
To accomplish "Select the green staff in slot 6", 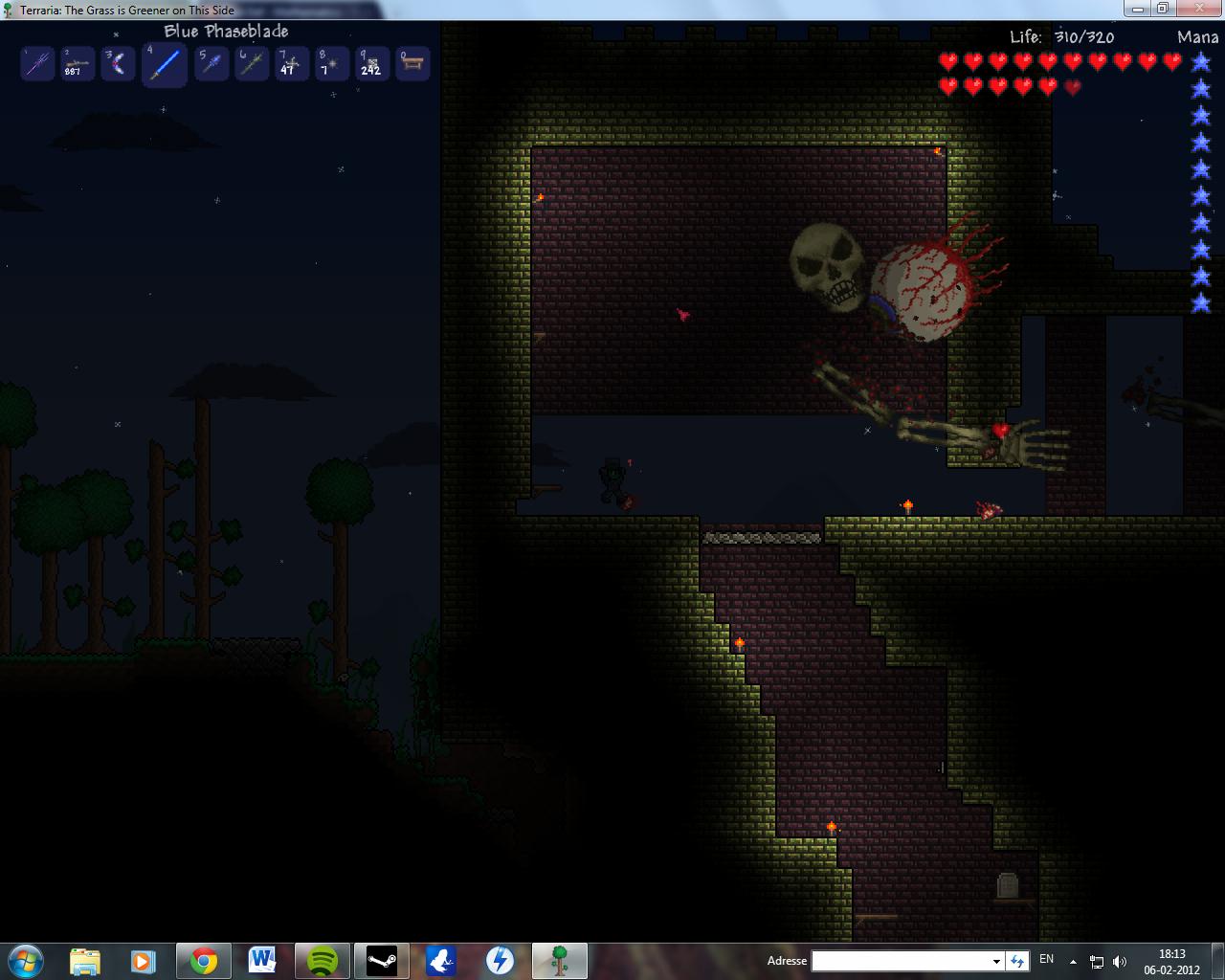I will tap(252, 64).
